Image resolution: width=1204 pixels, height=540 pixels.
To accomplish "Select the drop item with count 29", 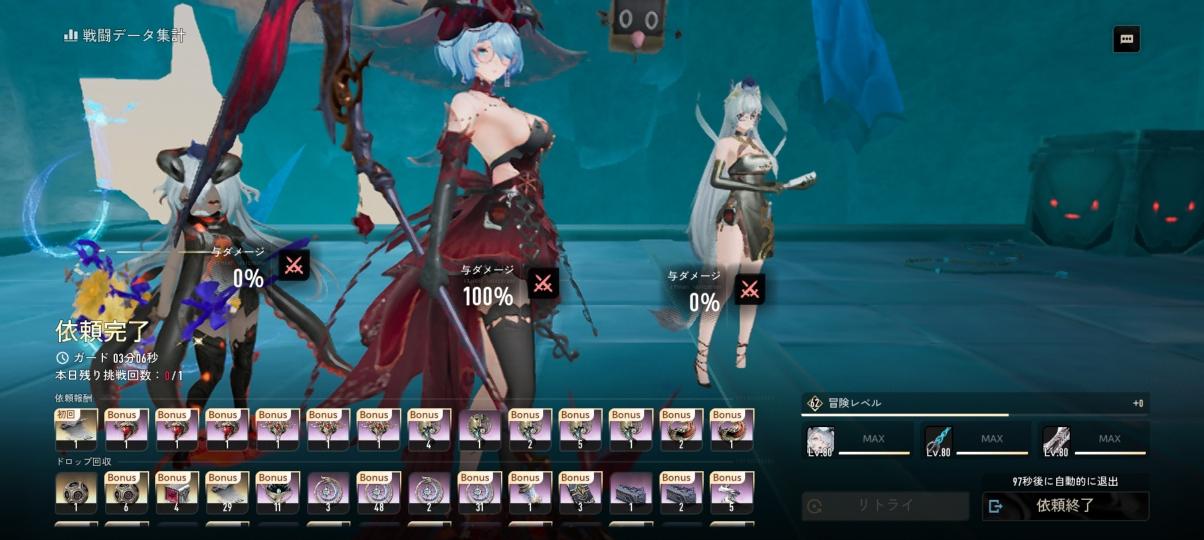I will [227, 493].
